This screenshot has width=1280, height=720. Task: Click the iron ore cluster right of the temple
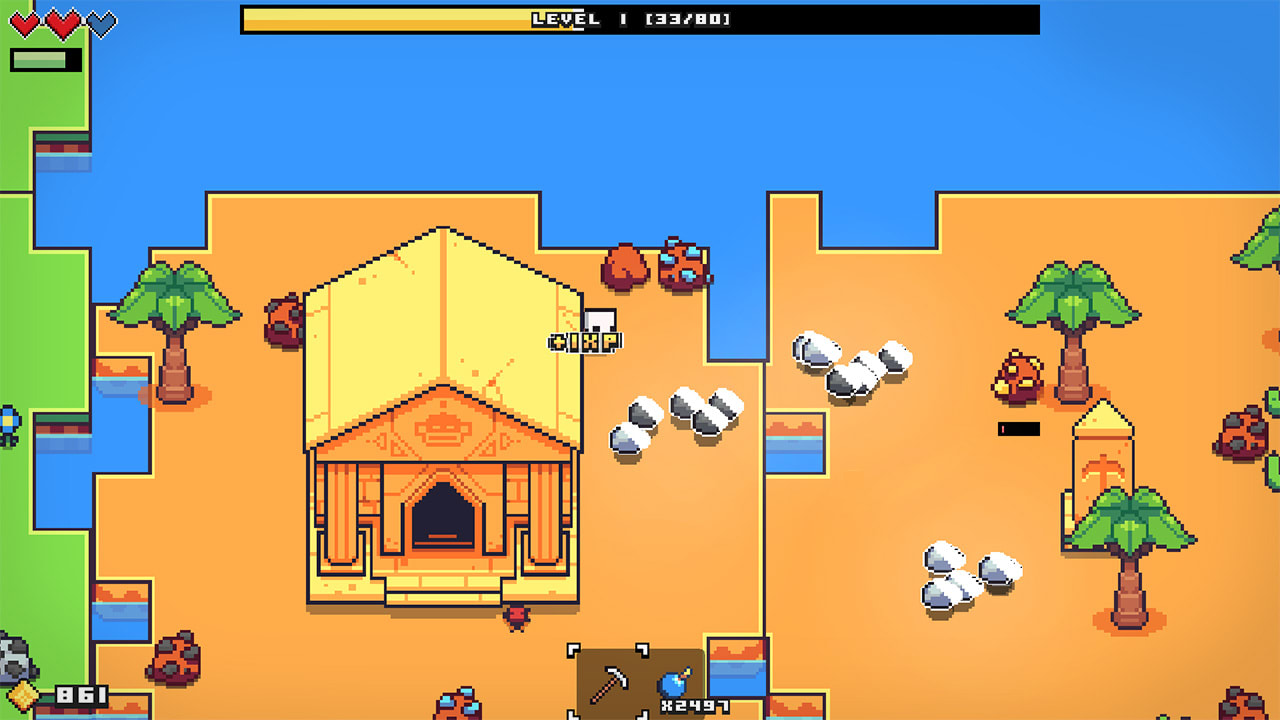tap(672, 410)
